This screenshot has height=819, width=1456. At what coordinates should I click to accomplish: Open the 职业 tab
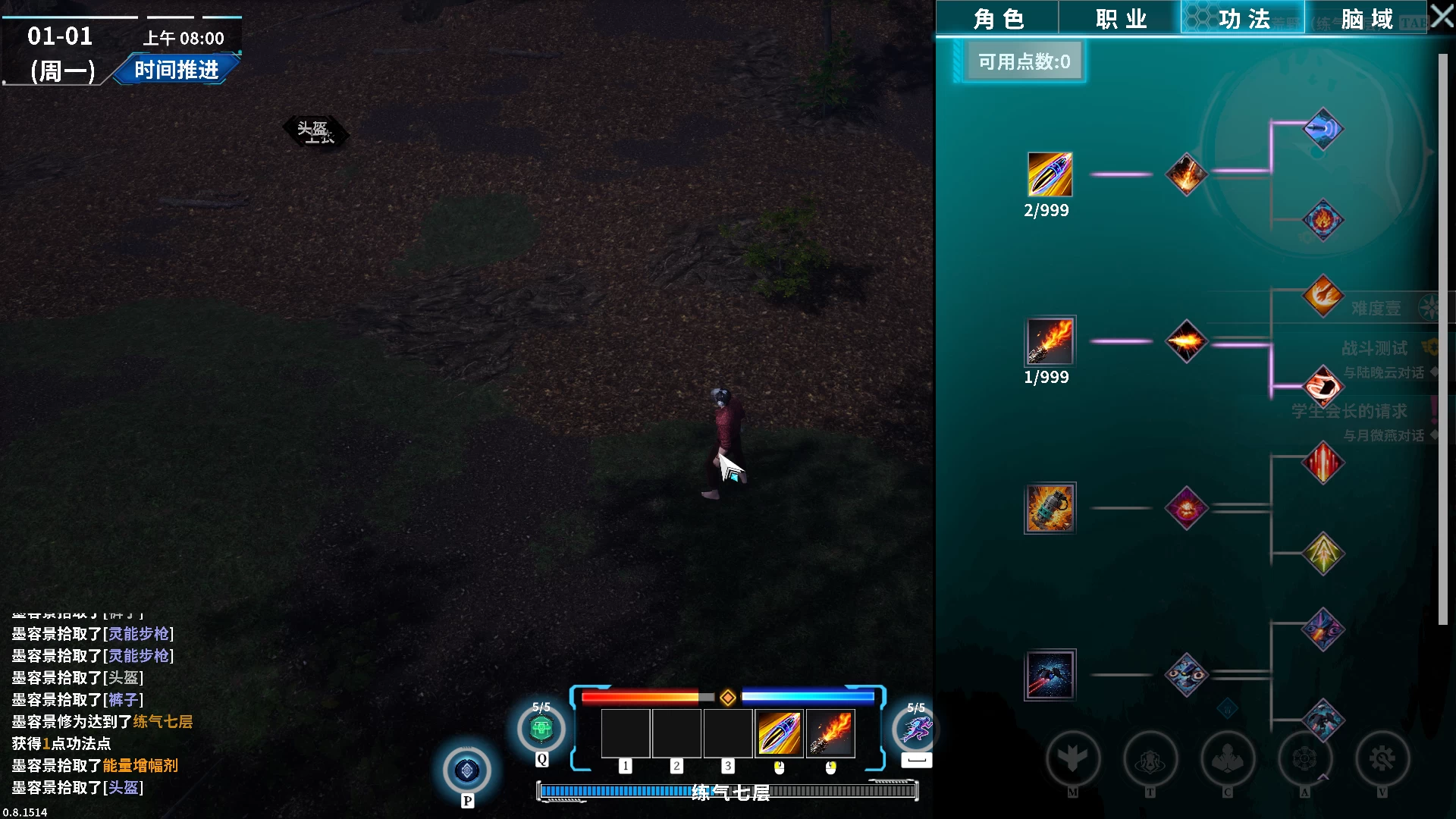click(1120, 19)
